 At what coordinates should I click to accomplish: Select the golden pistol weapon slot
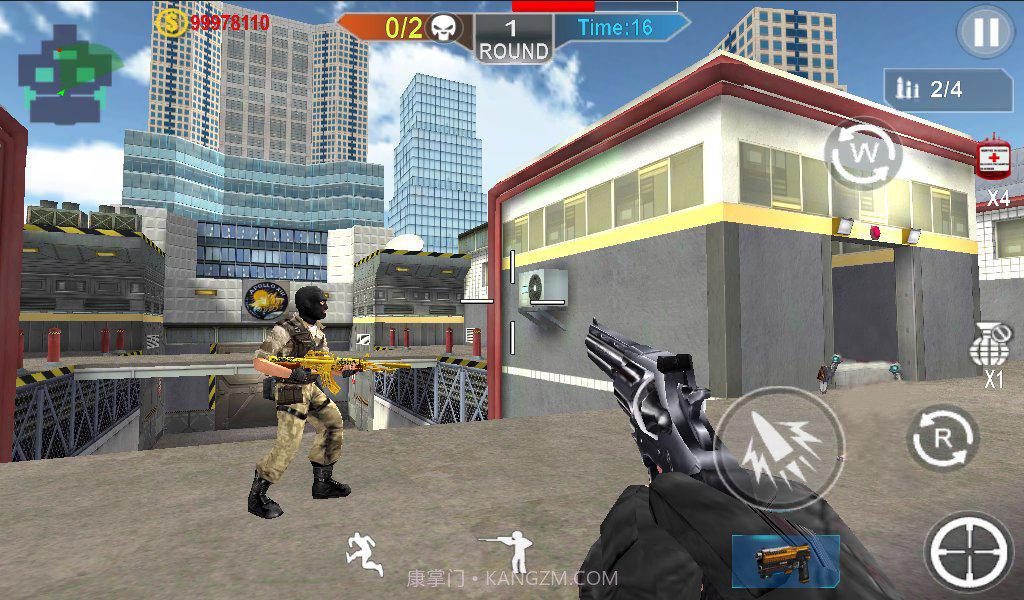785,559
